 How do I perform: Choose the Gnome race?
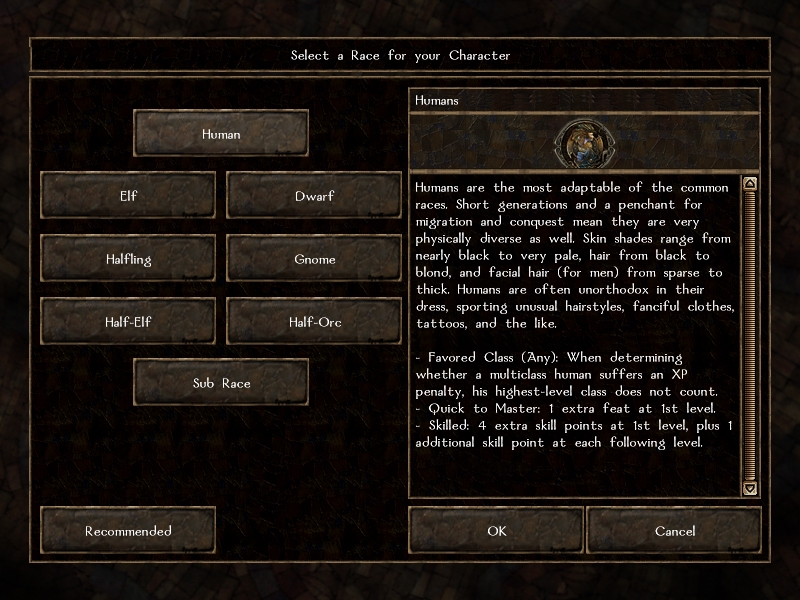point(314,259)
